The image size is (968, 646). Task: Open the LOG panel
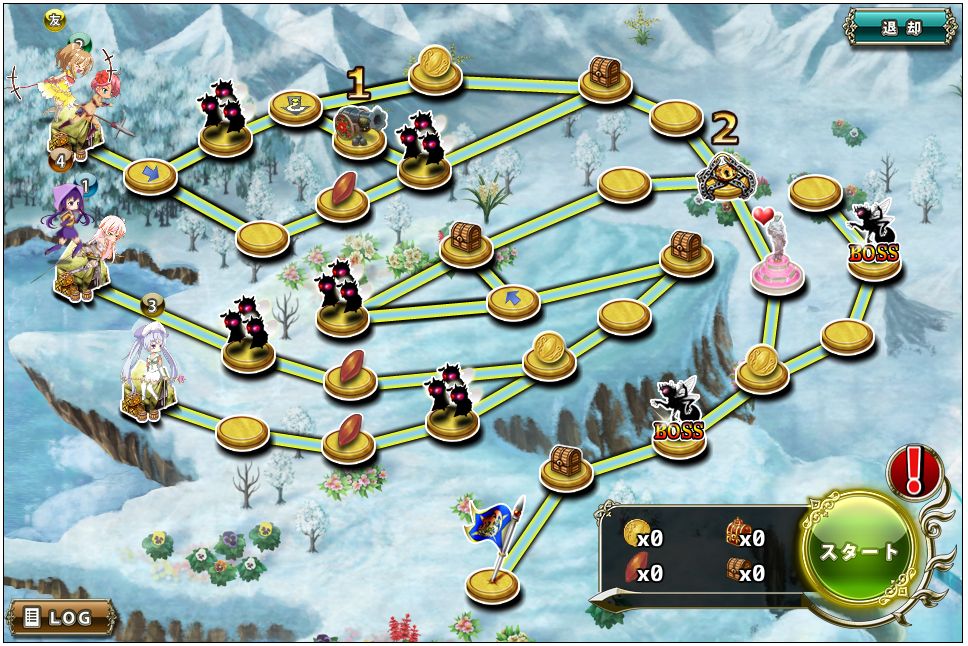pos(60,617)
